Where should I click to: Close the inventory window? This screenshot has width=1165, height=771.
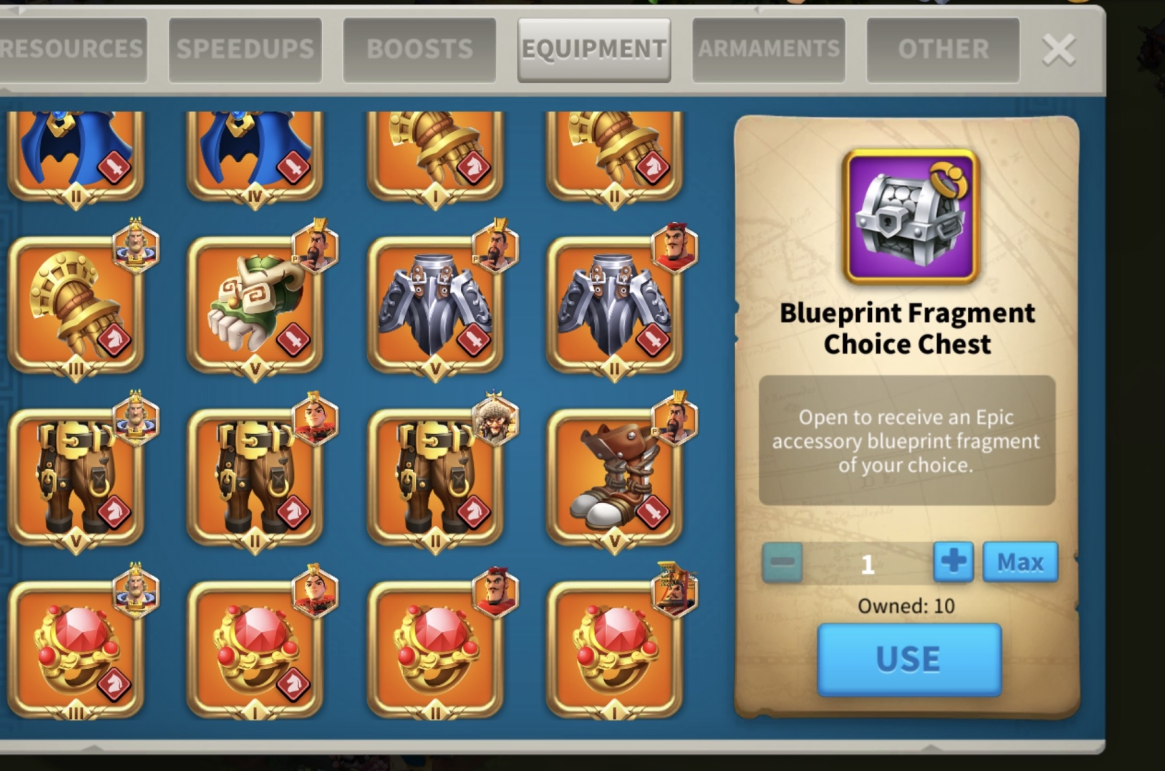1058,49
